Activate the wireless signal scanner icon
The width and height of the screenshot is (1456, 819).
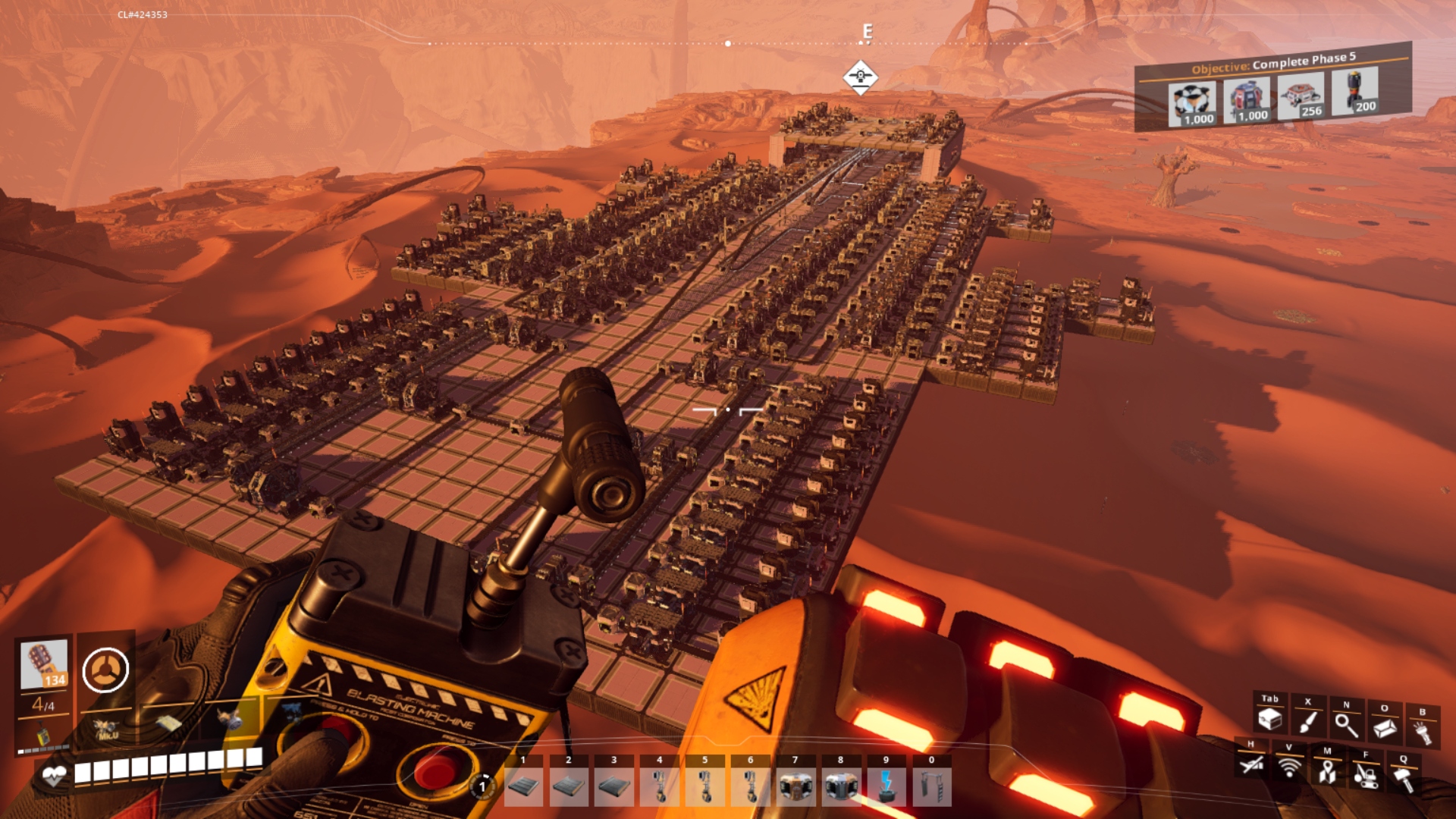point(1288,767)
